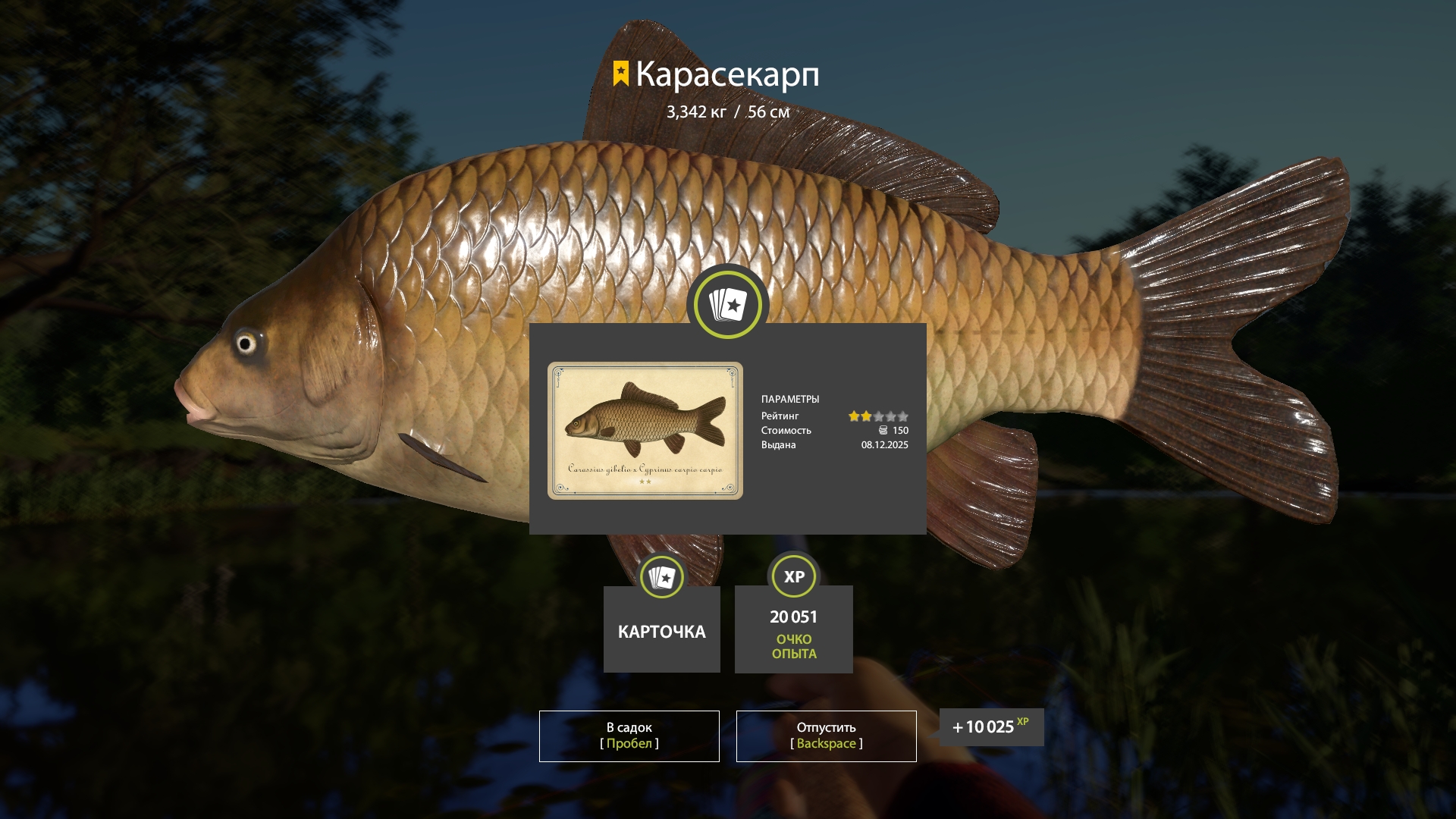Choose Отпустить to release the fish

825,735
